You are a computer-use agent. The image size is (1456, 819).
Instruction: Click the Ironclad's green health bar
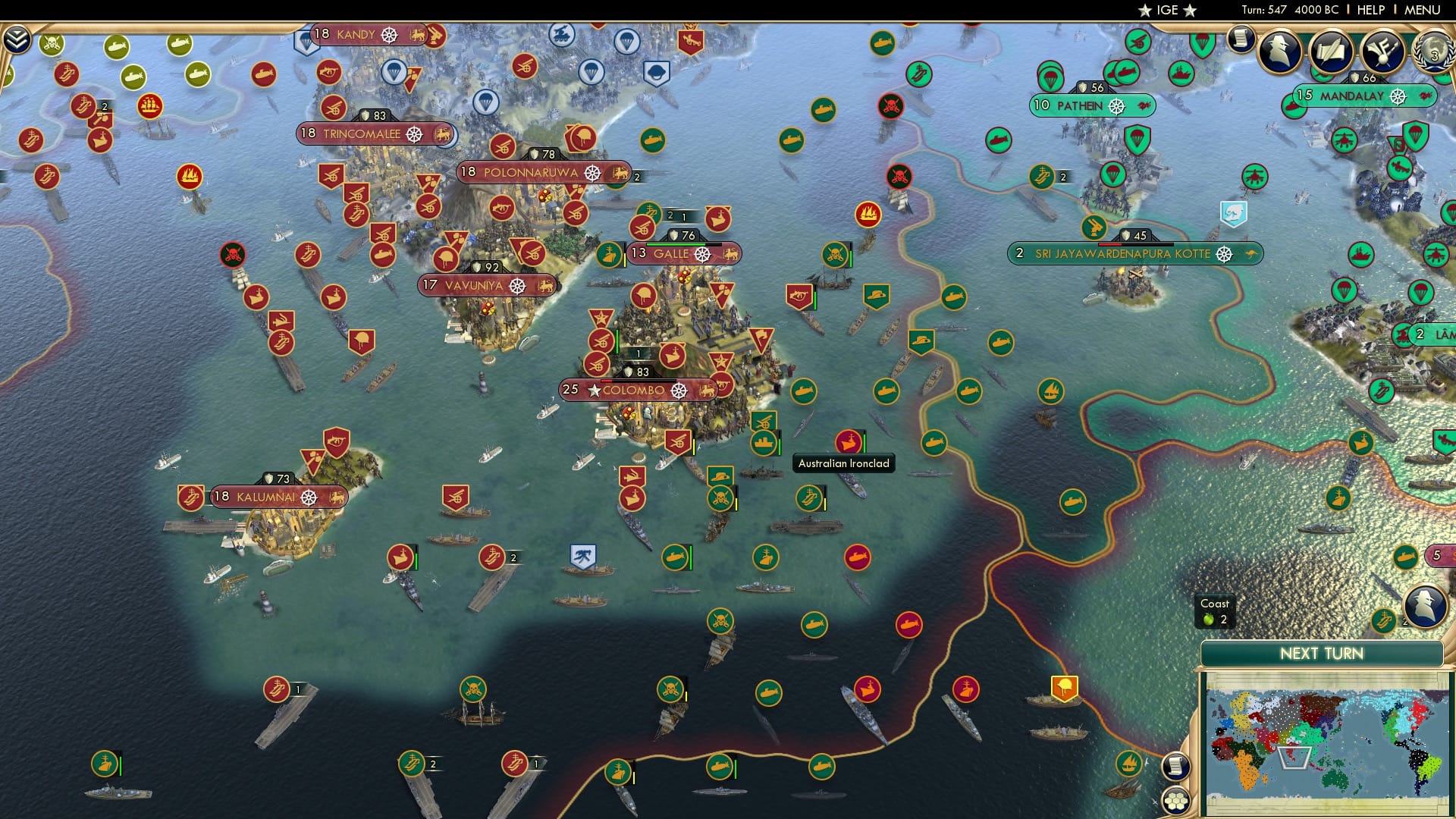coord(863,442)
